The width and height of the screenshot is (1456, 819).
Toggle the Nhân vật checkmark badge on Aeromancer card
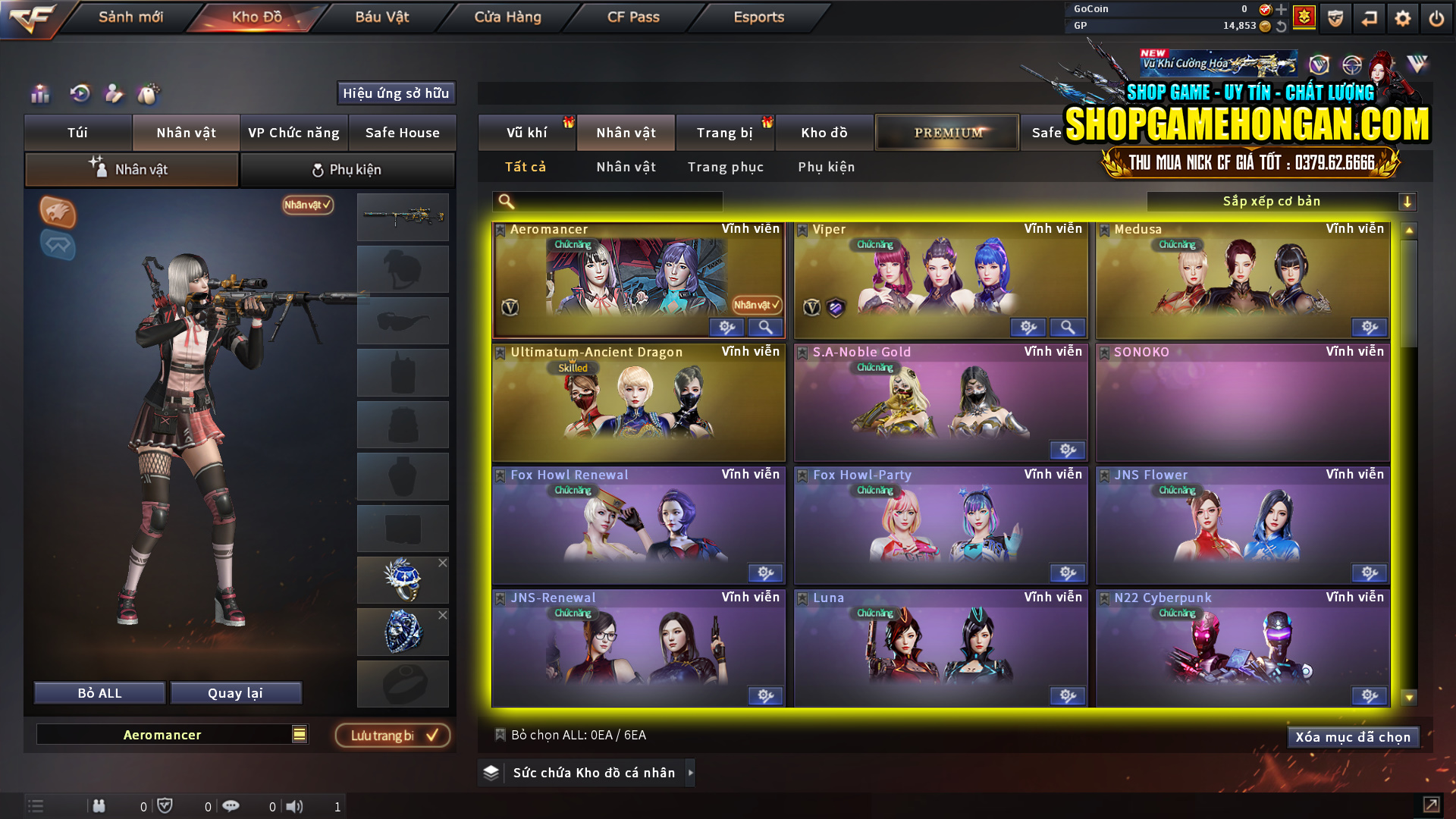(x=754, y=306)
